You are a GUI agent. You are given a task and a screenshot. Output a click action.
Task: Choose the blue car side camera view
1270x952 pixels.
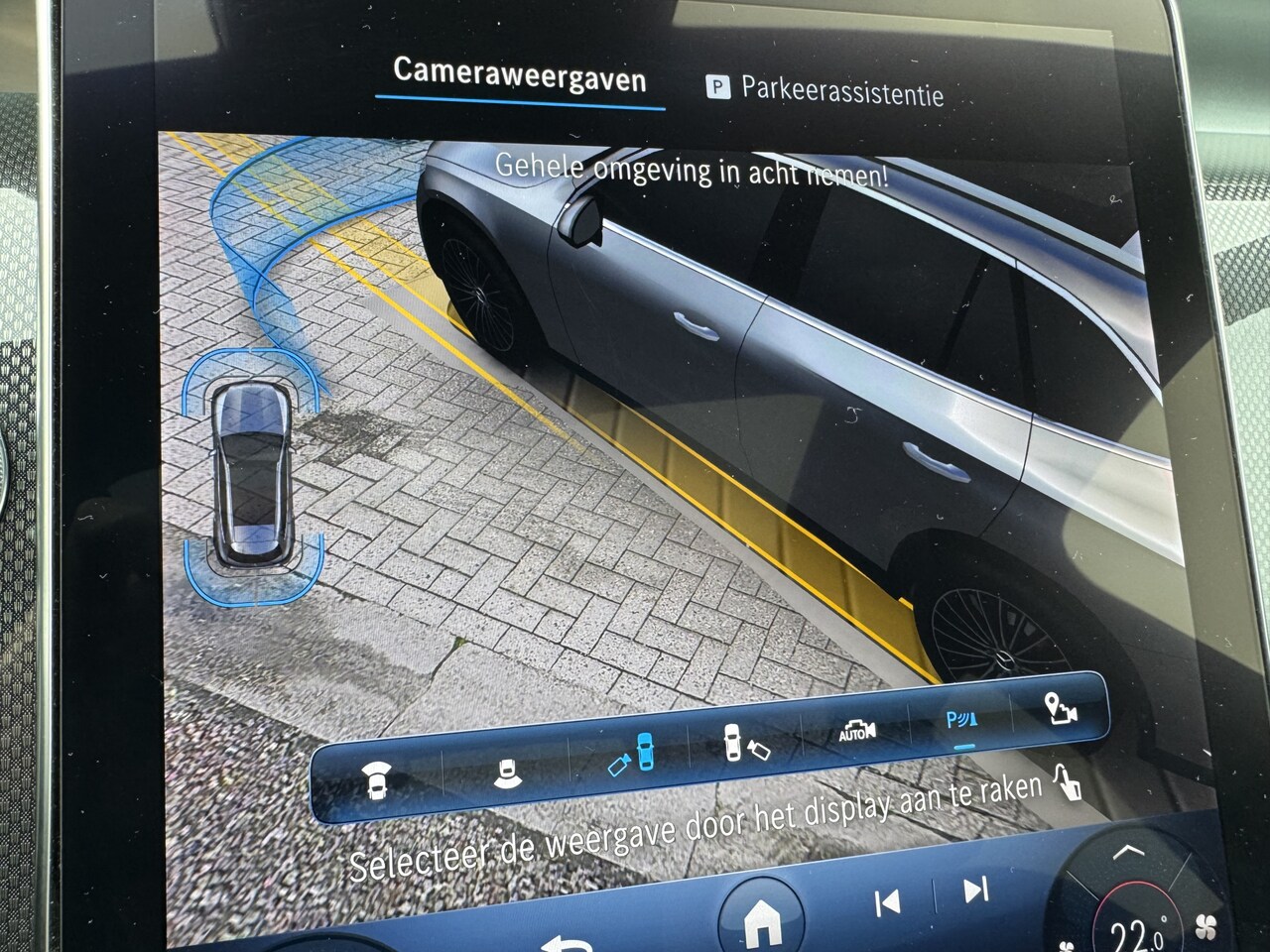coord(632,756)
